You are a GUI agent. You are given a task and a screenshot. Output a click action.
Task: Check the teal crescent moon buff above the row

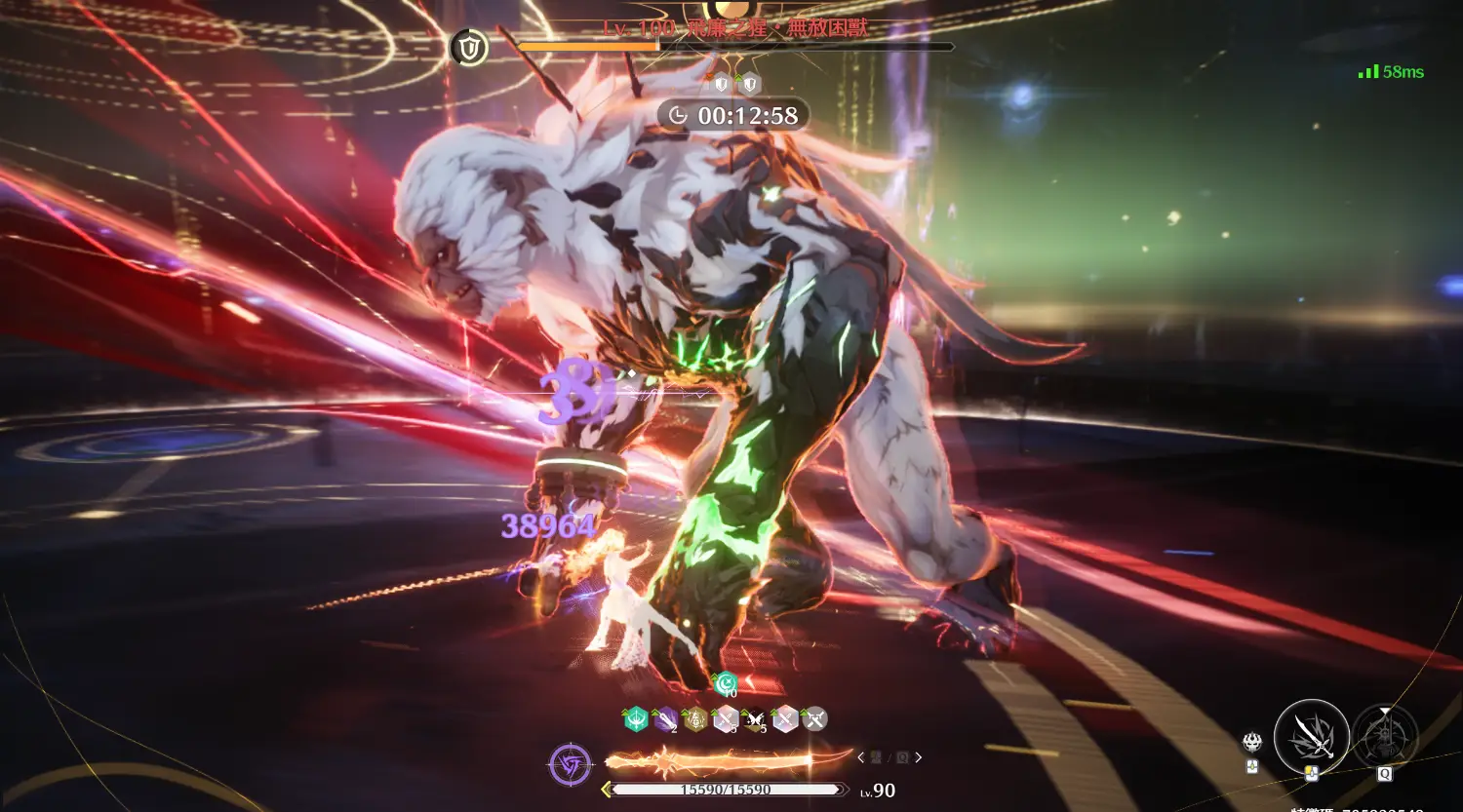click(x=726, y=684)
